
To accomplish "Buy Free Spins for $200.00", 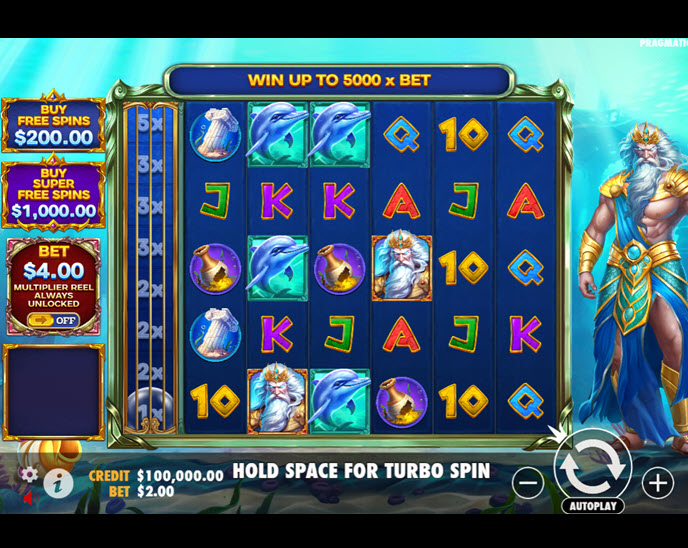I will [x=53, y=125].
